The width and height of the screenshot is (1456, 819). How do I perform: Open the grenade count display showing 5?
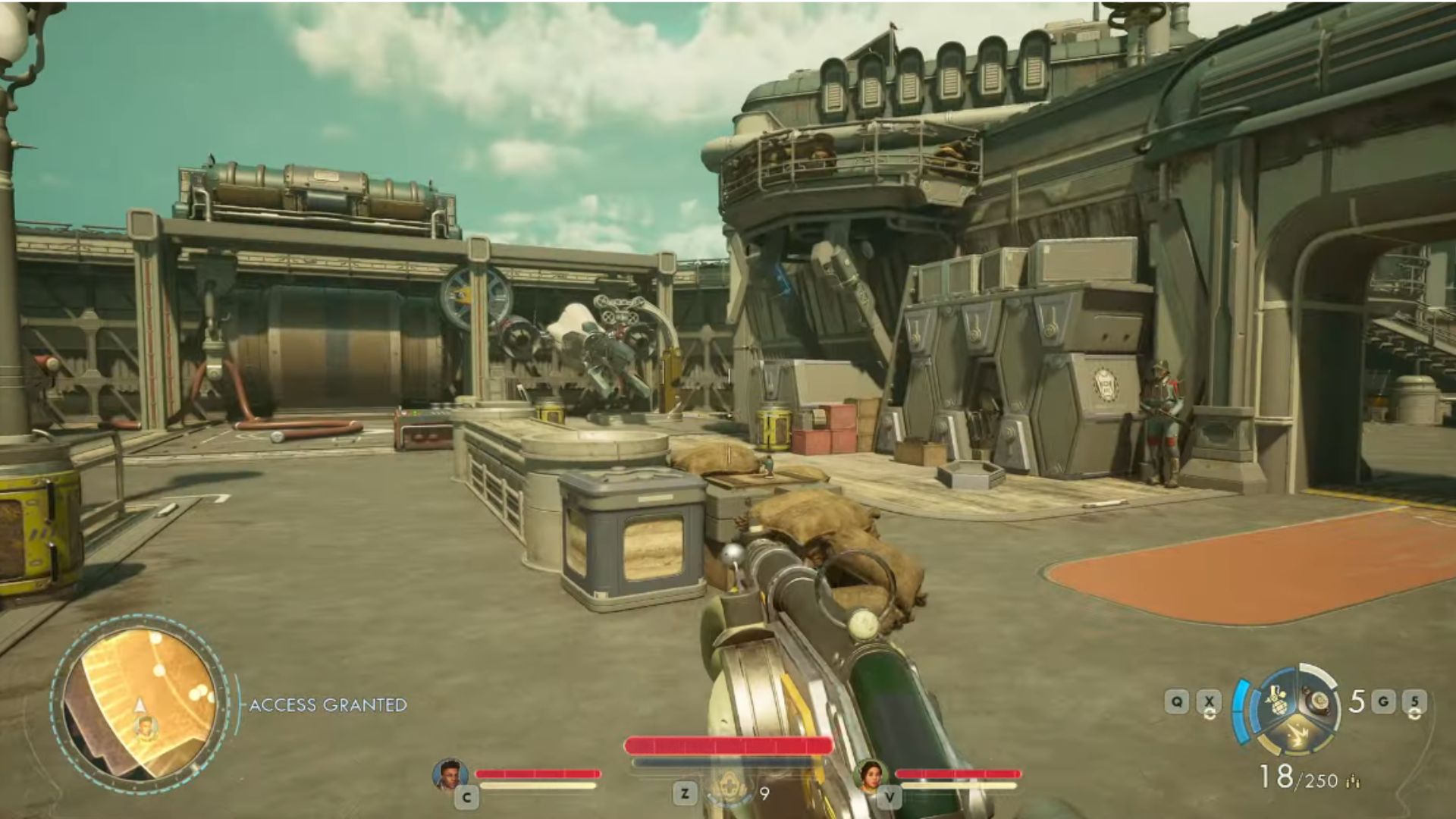tap(1357, 700)
